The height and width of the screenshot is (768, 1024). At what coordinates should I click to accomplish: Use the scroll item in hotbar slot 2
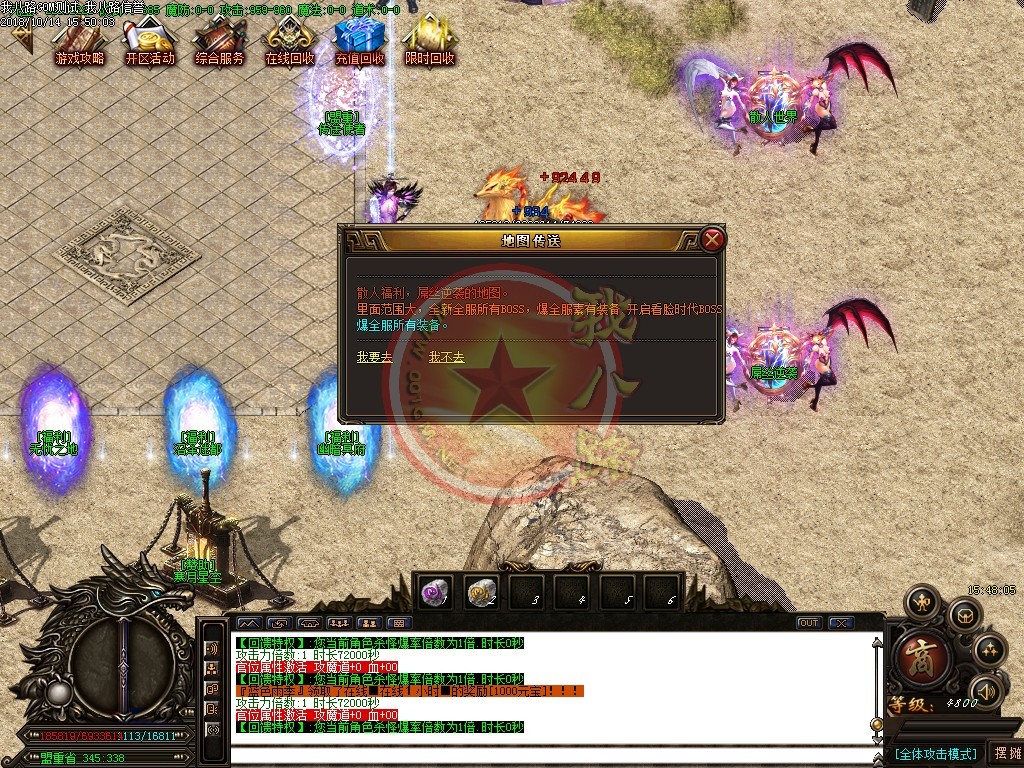click(x=481, y=591)
